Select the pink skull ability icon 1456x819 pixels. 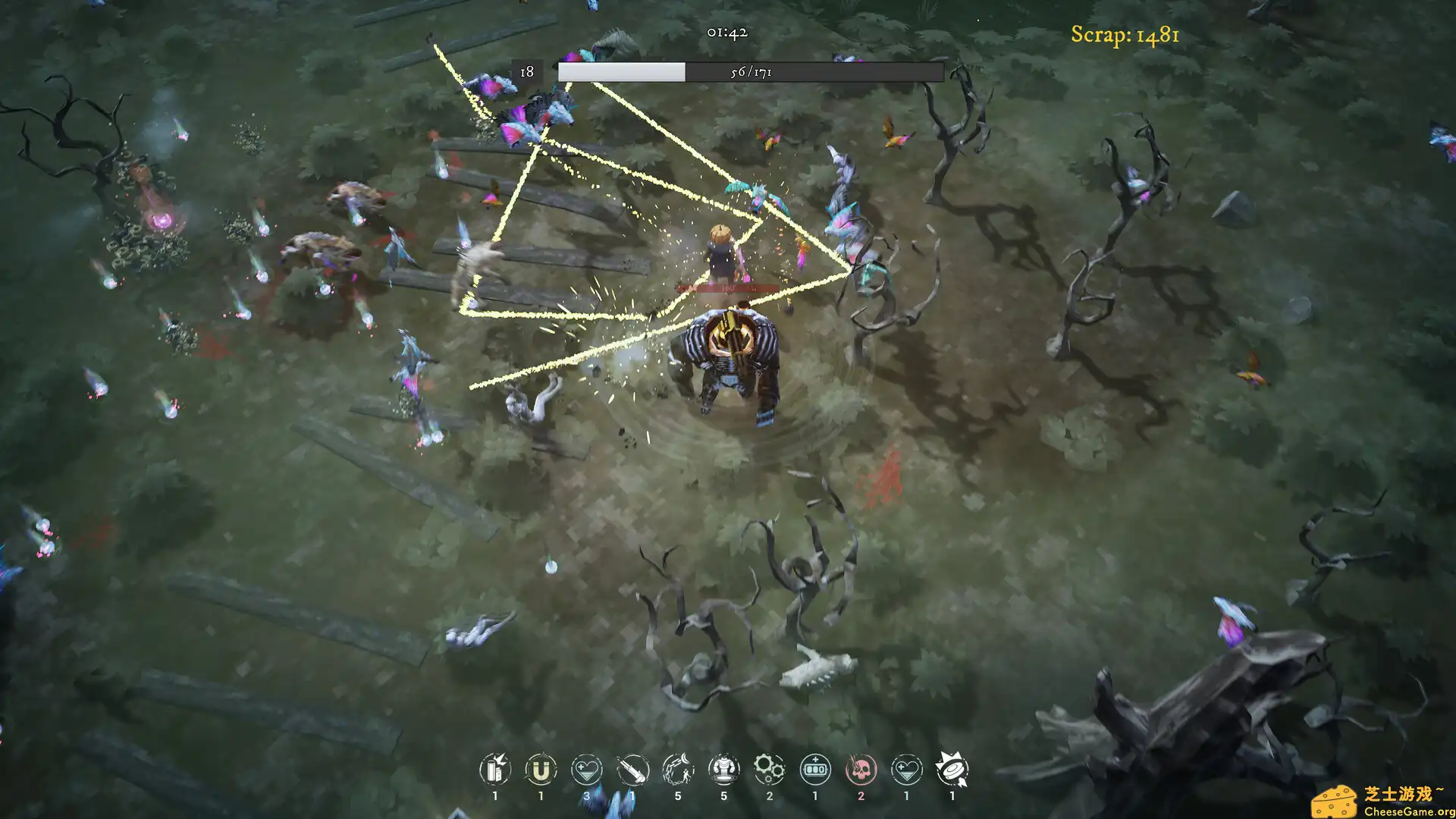tap(859, 770)
